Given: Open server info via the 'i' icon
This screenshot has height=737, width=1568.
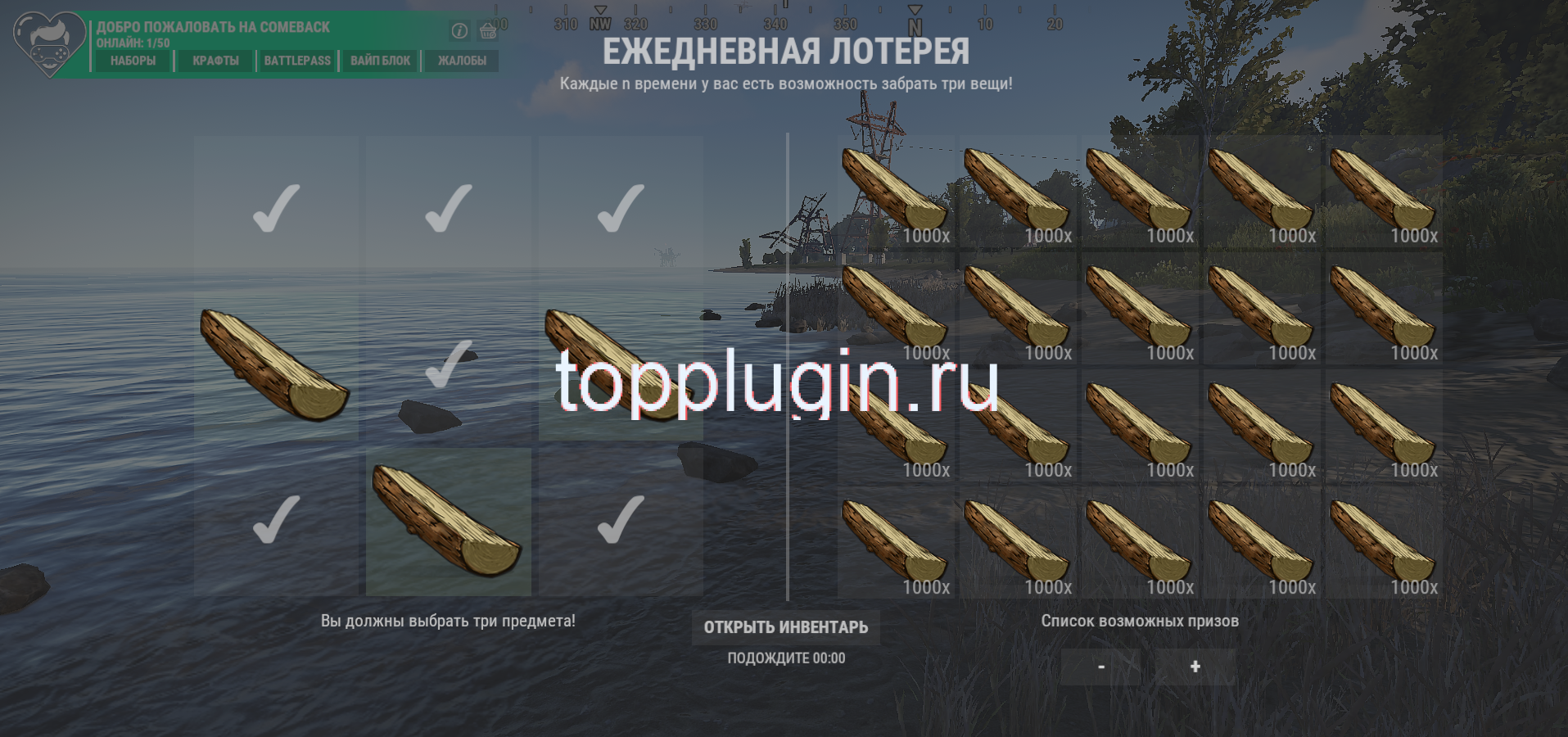Looking at the screenshot, I should (x=458, y=29).
